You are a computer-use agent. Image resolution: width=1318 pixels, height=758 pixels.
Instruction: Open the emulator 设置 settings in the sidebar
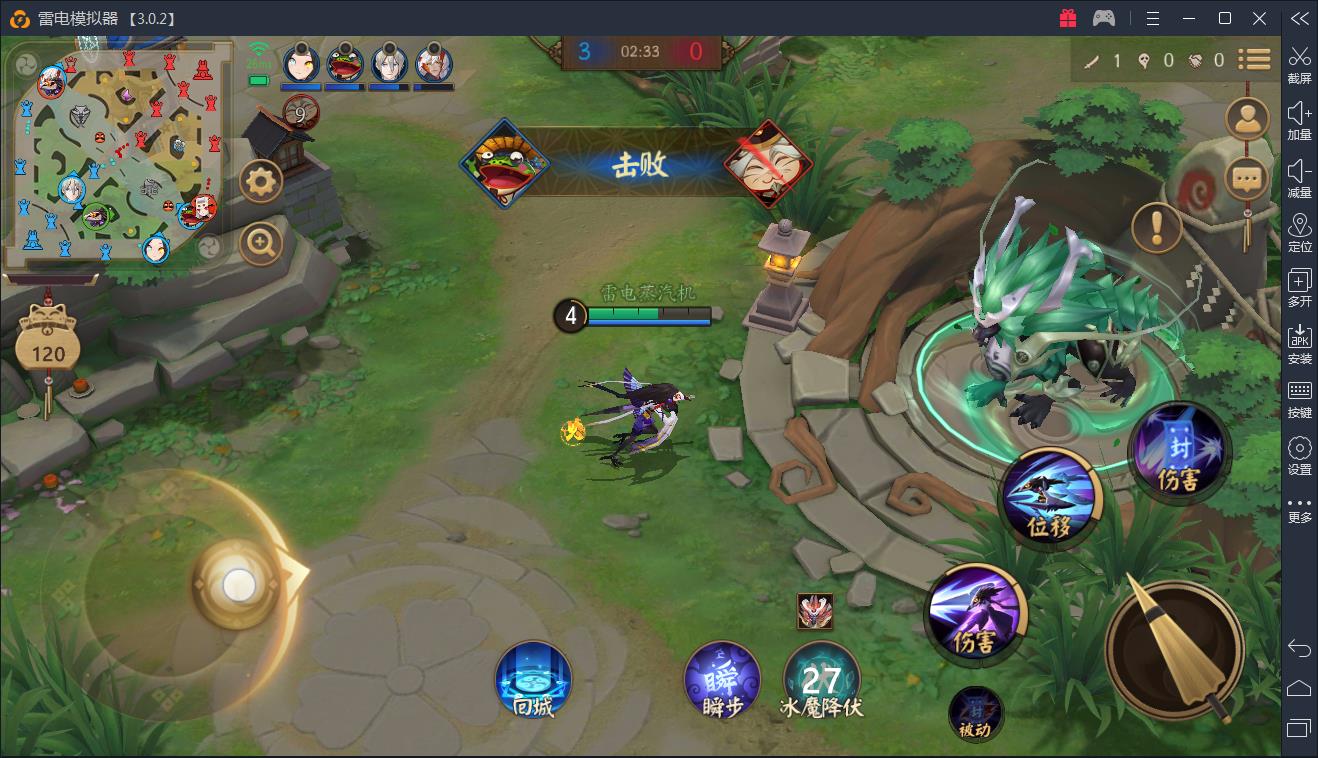tap(1299, 455)
